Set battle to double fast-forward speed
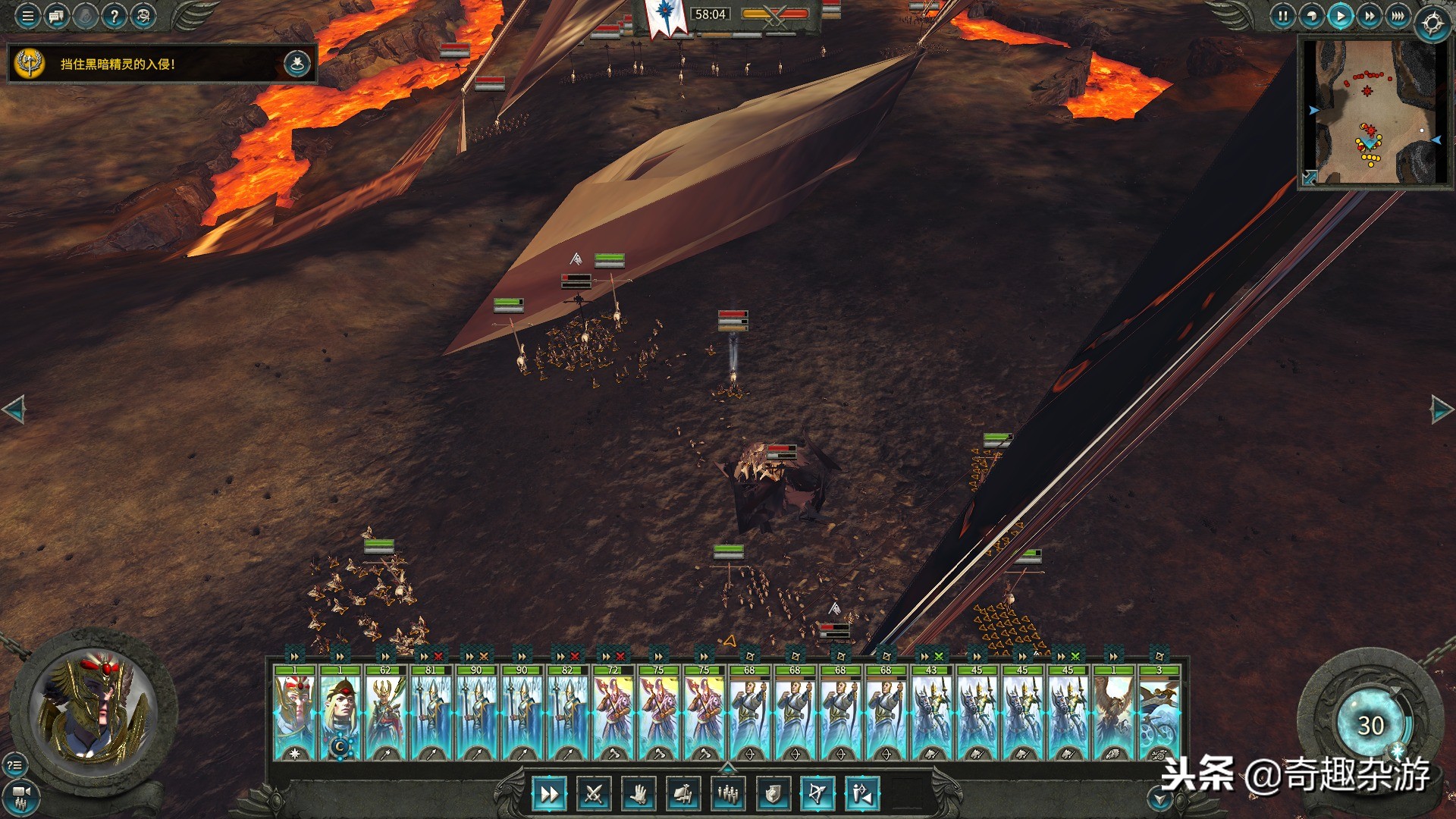The image size is (1456, 819). (x=1369, y=16)
